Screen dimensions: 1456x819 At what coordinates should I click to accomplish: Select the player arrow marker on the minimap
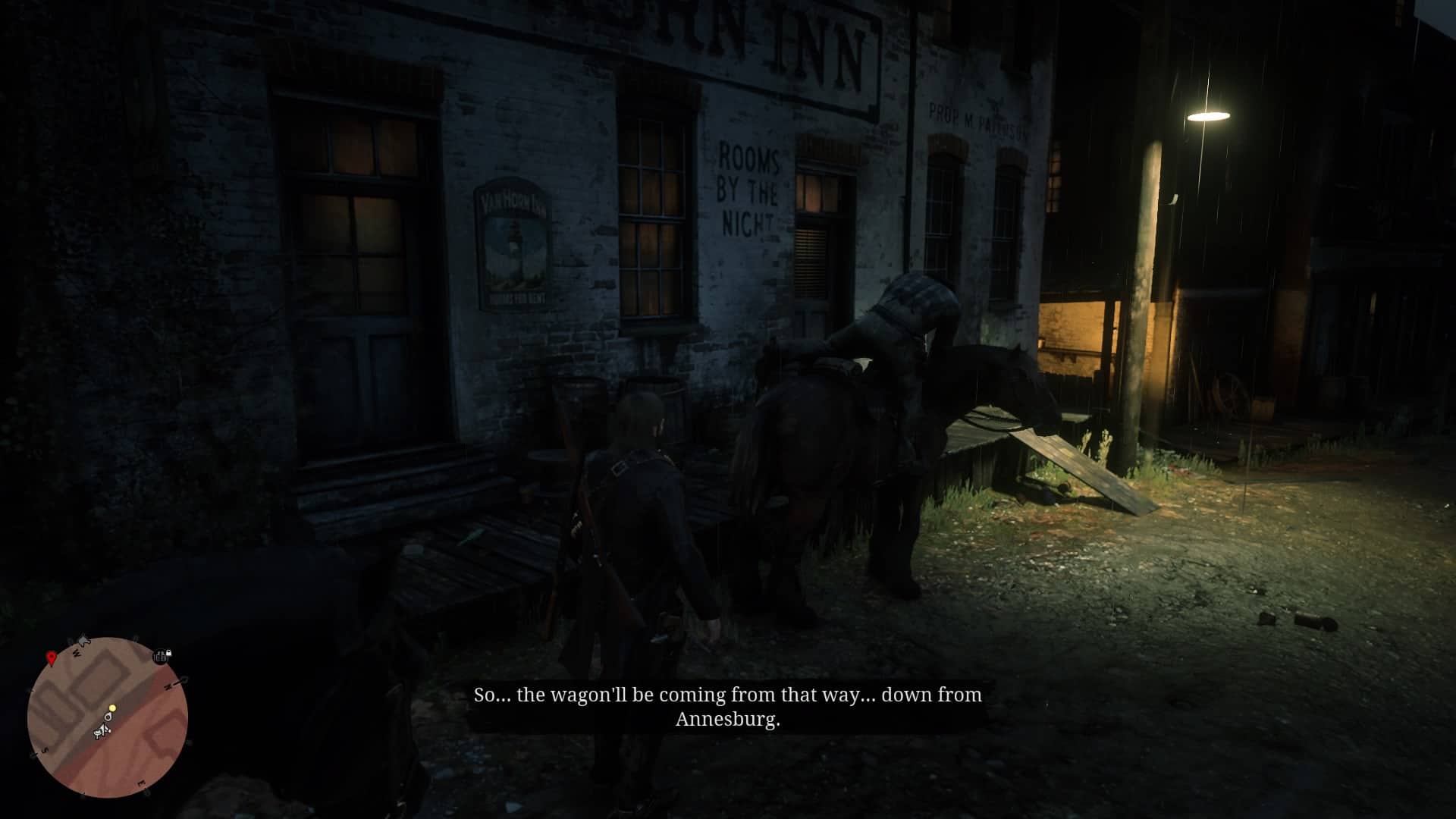click(x=103, y=729)
